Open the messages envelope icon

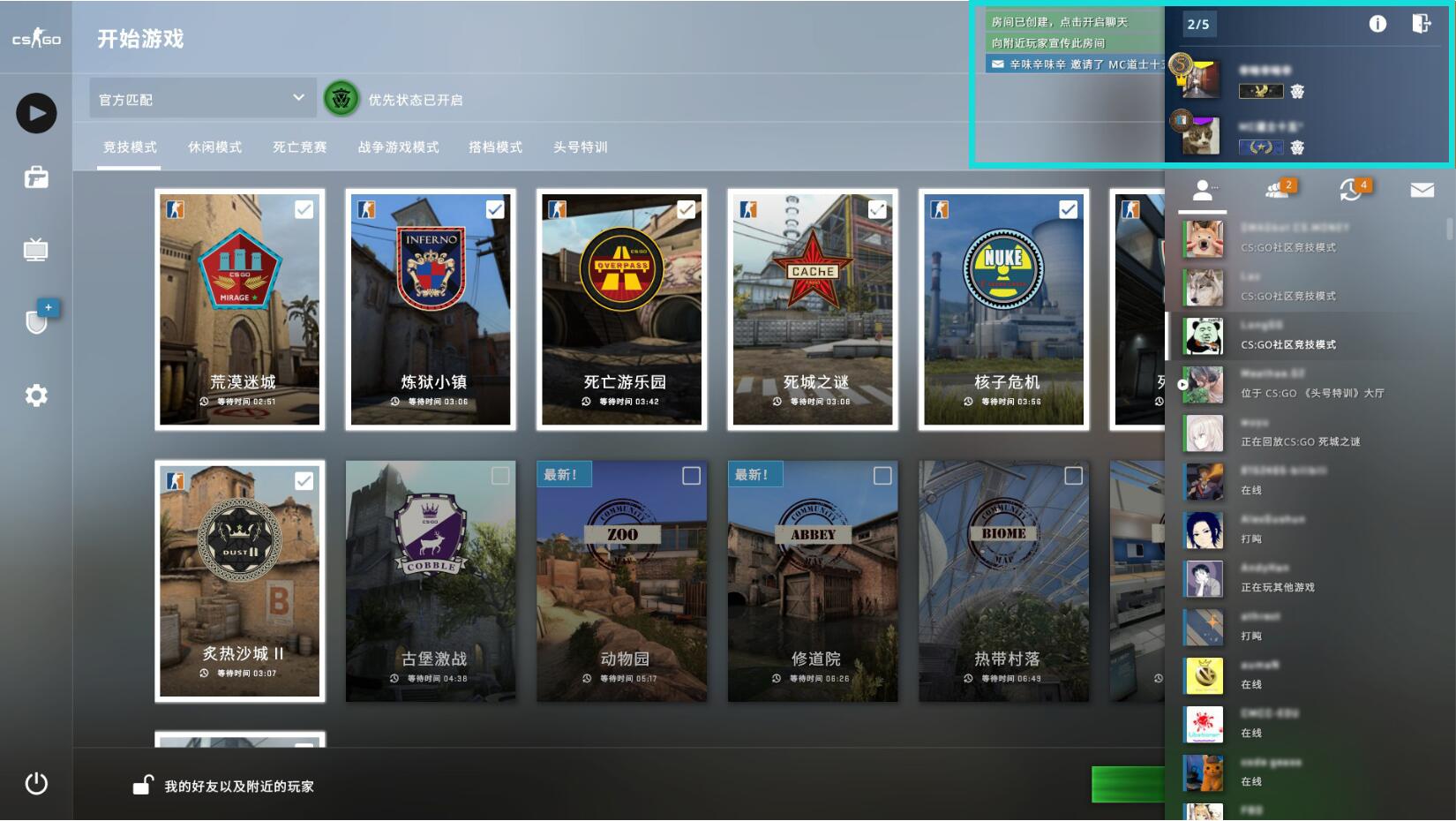point(1422,190)
